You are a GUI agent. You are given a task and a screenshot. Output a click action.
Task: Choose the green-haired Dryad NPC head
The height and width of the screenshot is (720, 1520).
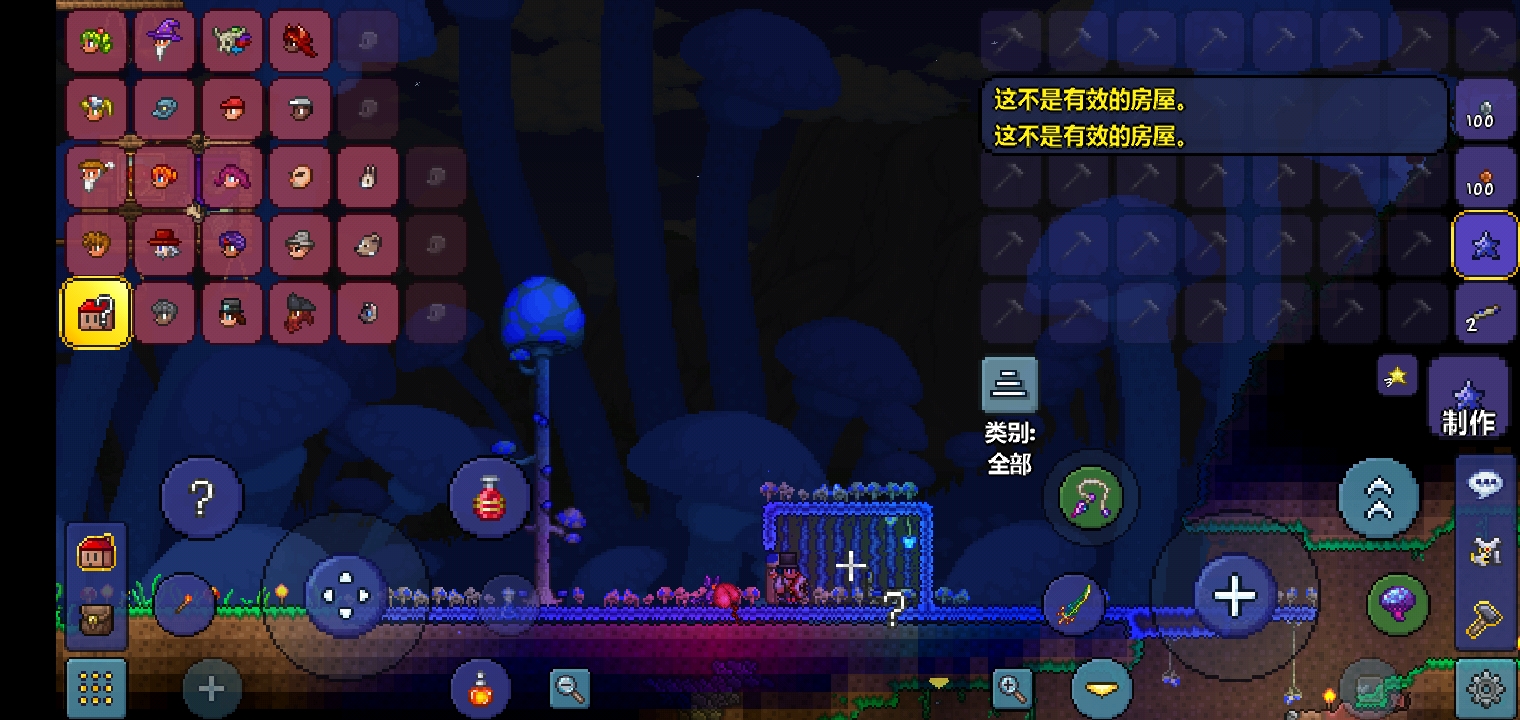(96, 41)
